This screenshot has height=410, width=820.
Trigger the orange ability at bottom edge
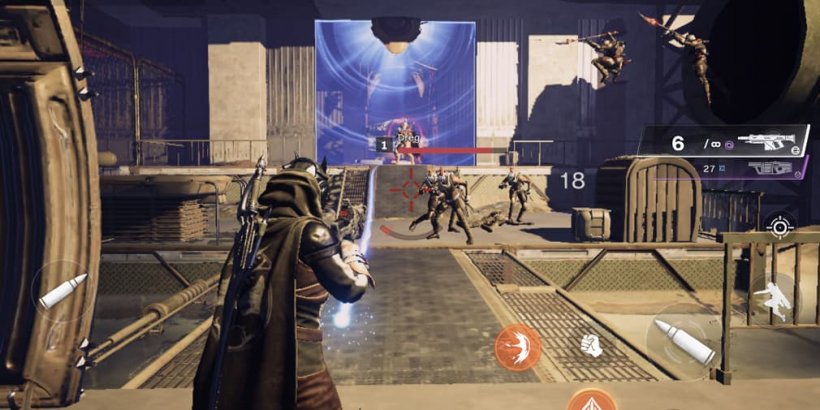[x=591, y=402]
